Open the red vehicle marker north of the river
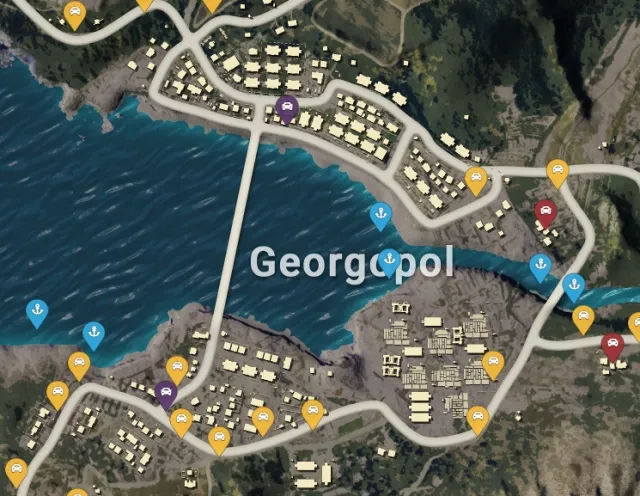This screenshot has width=640, height=496. 545,212
